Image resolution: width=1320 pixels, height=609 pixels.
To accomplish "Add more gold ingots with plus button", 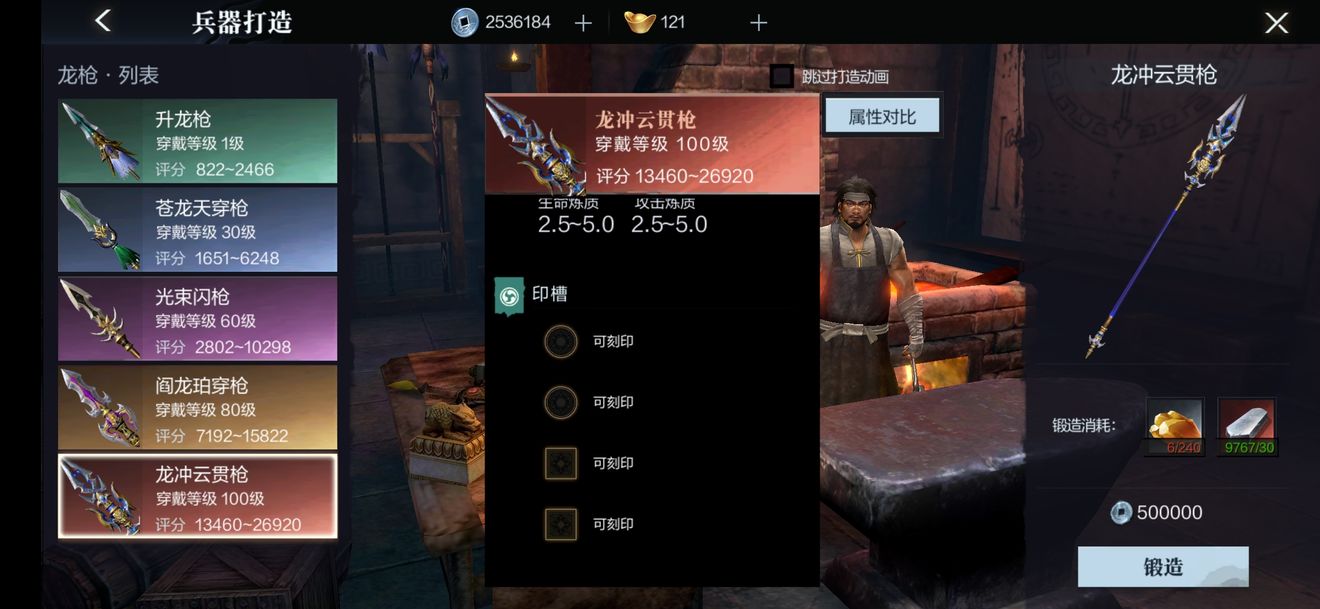I will [758, 23].
